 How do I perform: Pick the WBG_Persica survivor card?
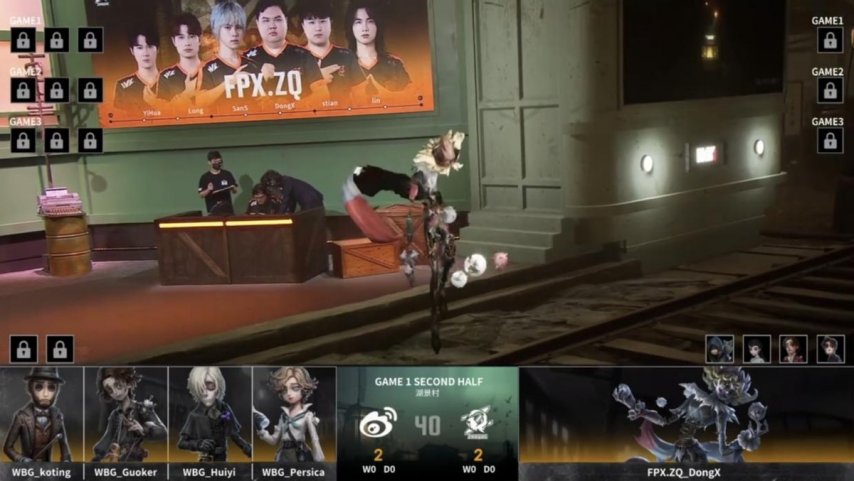coord(294,415)
